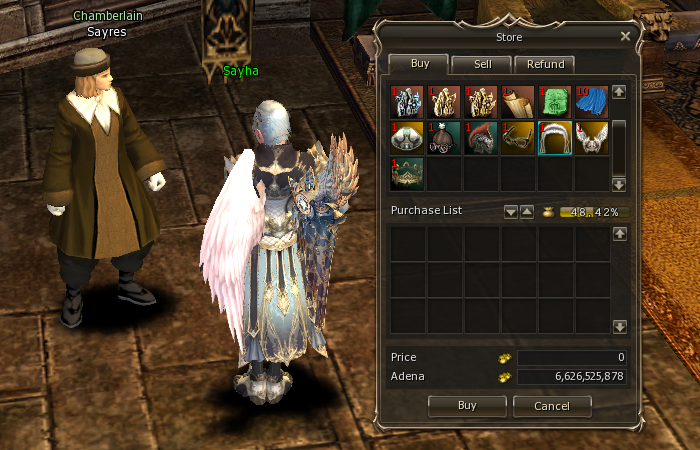Cancel the store transaction
The image size is (700, 450).
552,406
